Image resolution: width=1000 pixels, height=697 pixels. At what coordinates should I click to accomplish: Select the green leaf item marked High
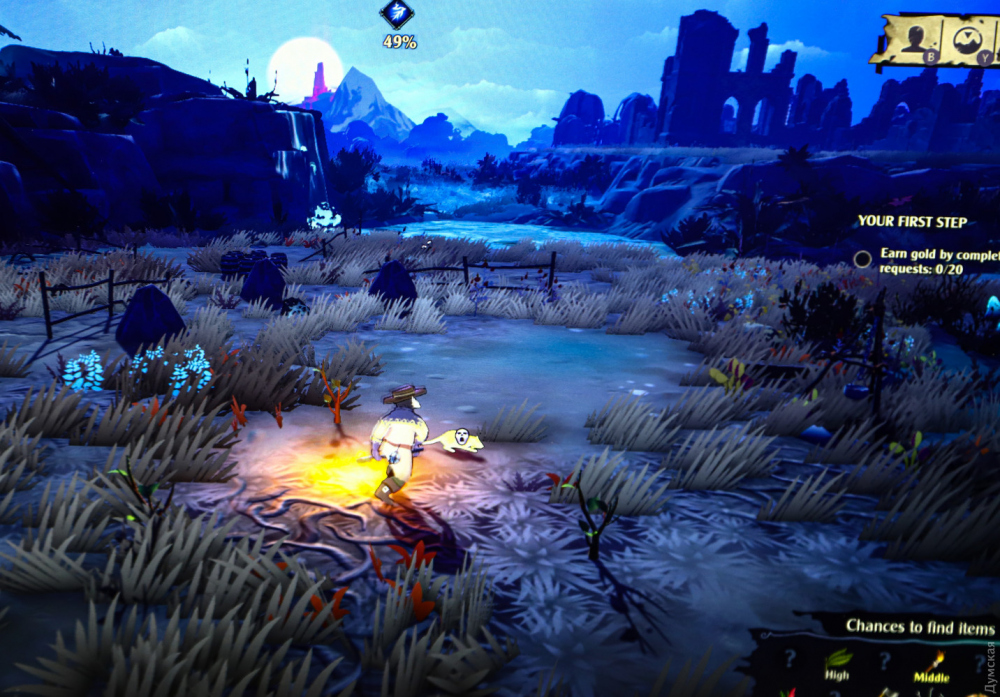[x=838, y=659]
